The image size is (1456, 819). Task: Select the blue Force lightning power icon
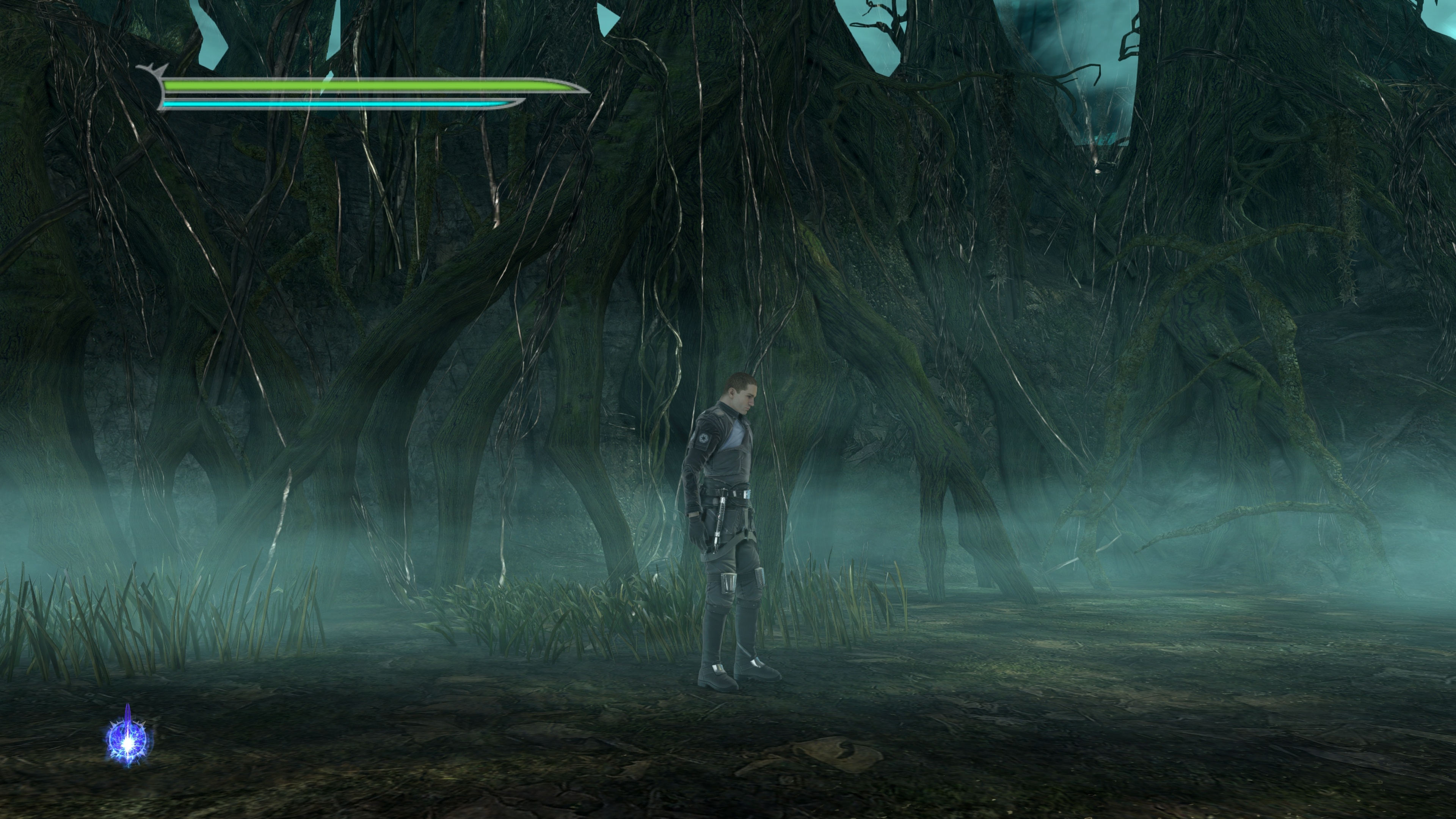point(129,739)
